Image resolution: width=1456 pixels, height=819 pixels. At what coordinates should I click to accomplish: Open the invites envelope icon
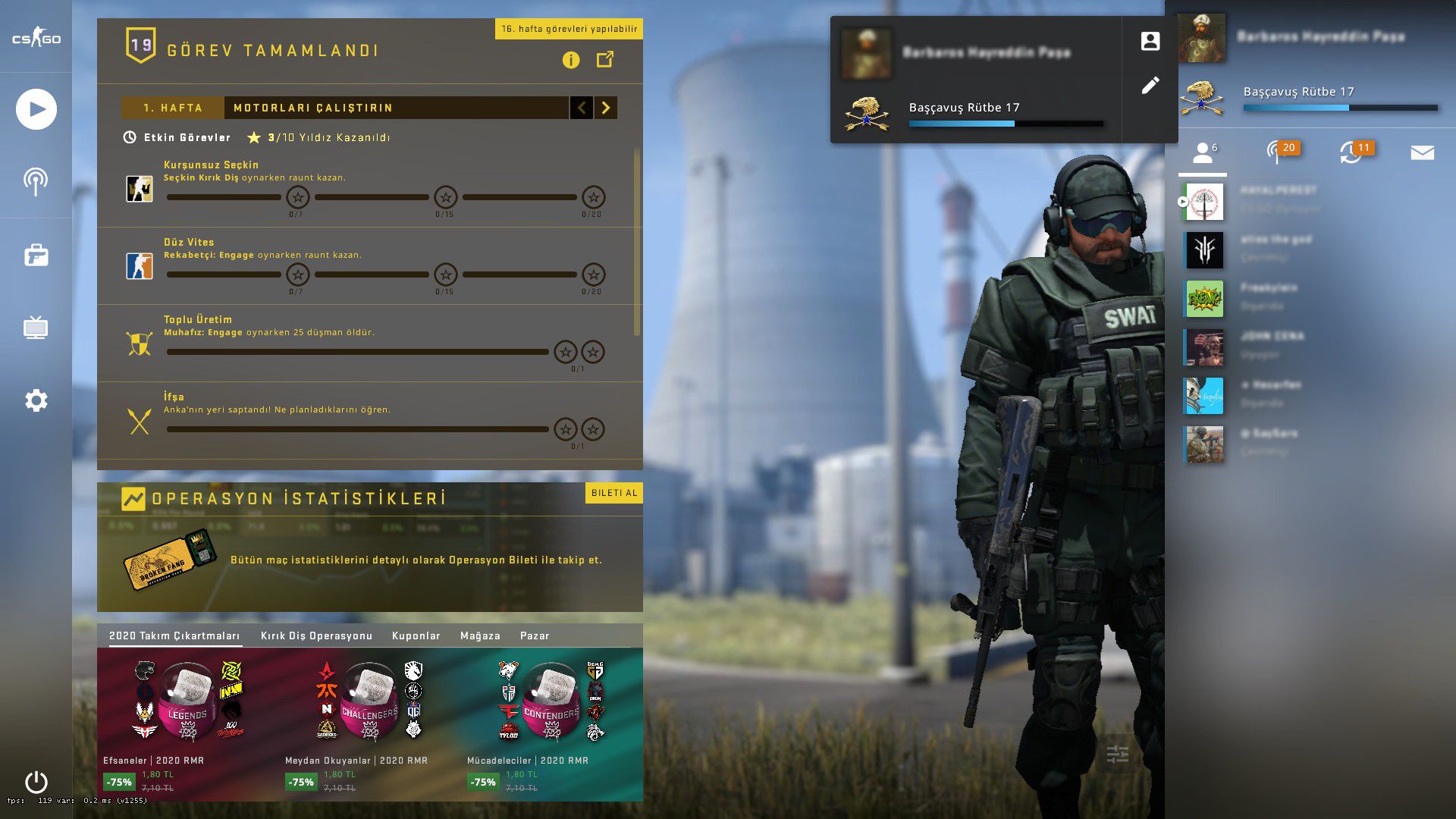point(1422,153)
